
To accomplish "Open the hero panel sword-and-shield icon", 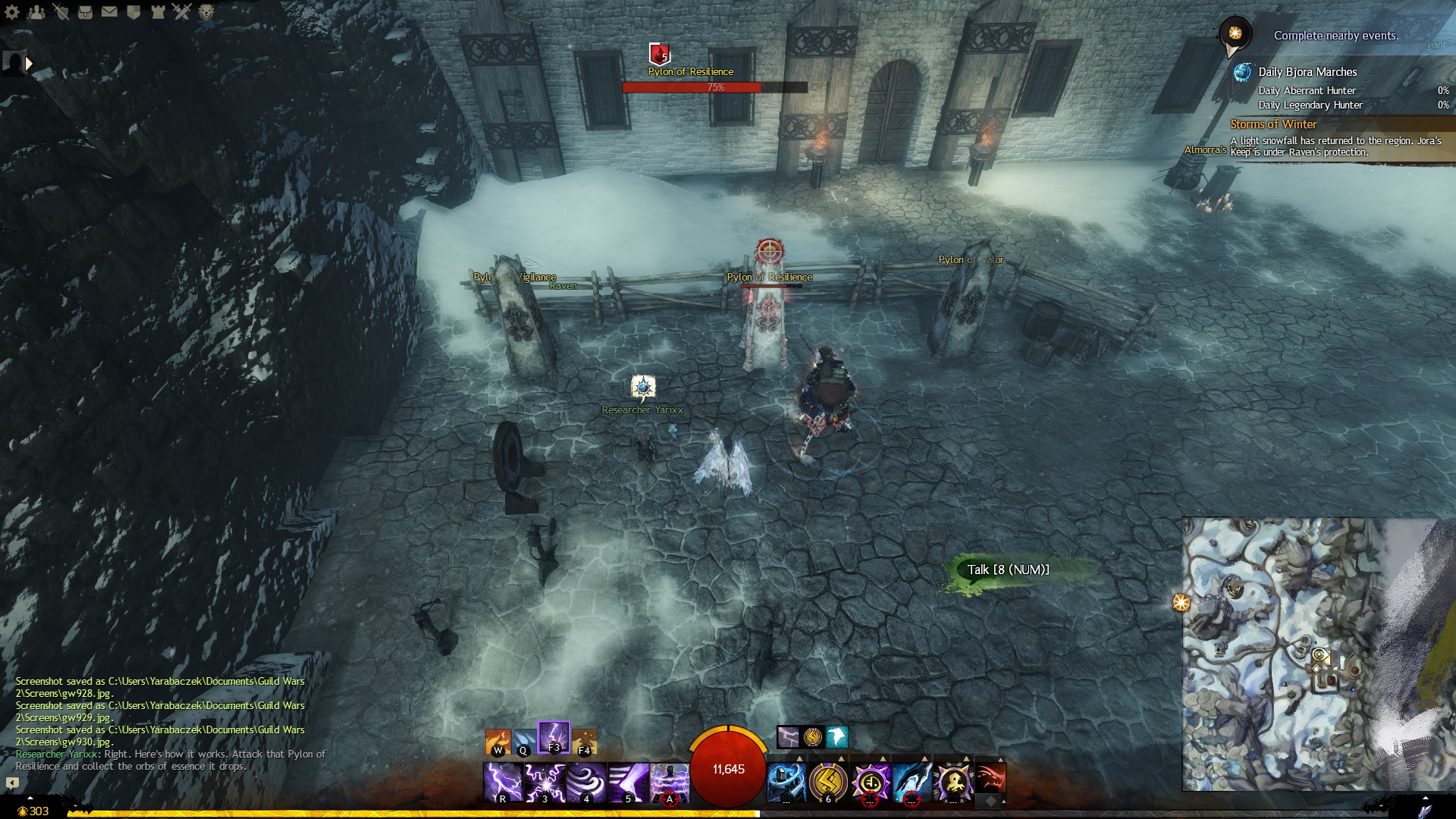I will pyautogui.click(x=61, y=11).
